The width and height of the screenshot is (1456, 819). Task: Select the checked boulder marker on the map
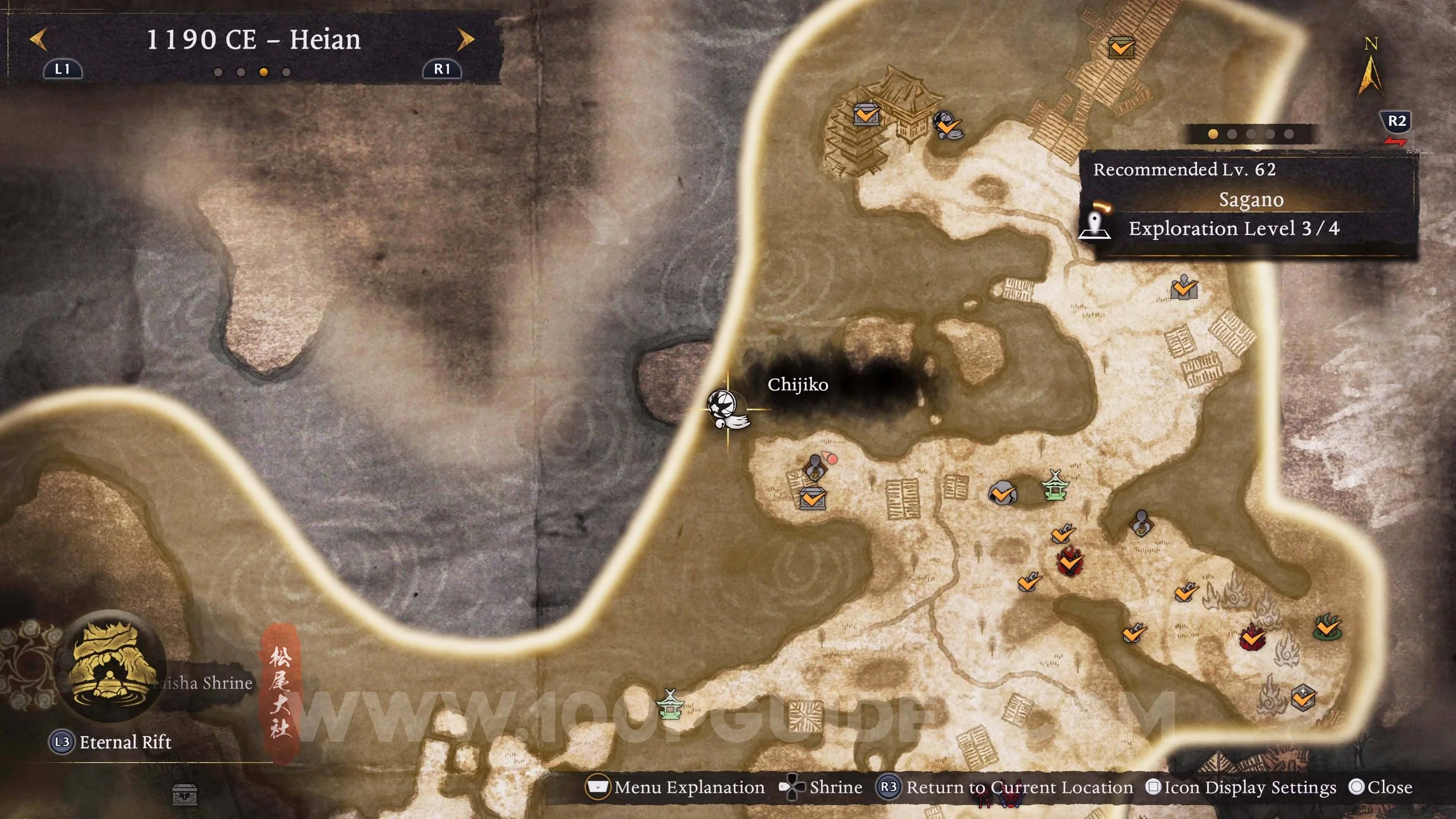1002,494
